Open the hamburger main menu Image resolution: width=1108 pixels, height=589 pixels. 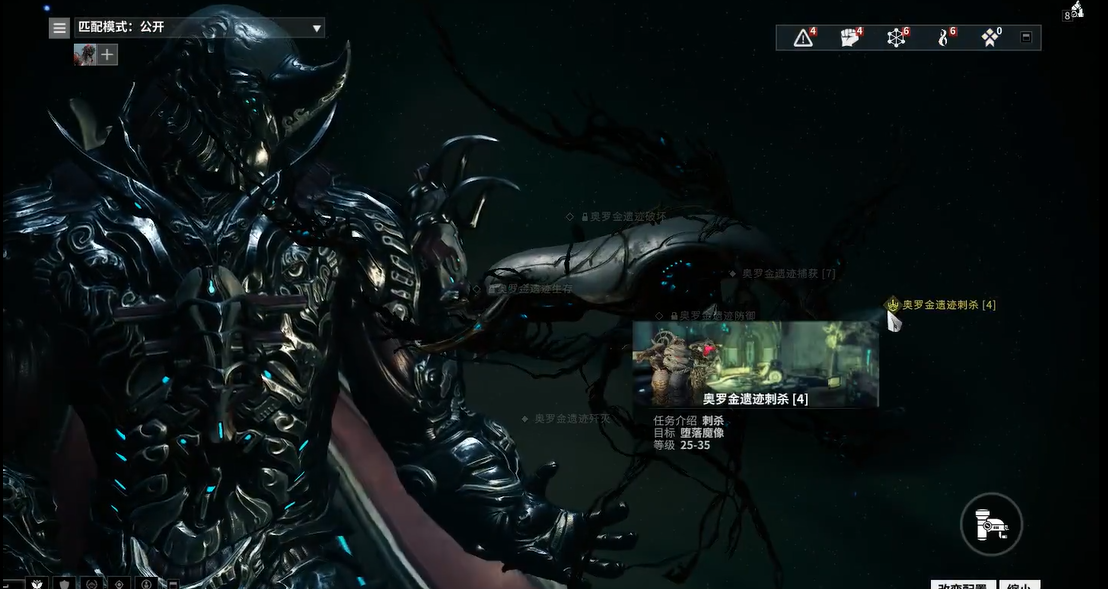pyautogui.click(x=60, y=28)
